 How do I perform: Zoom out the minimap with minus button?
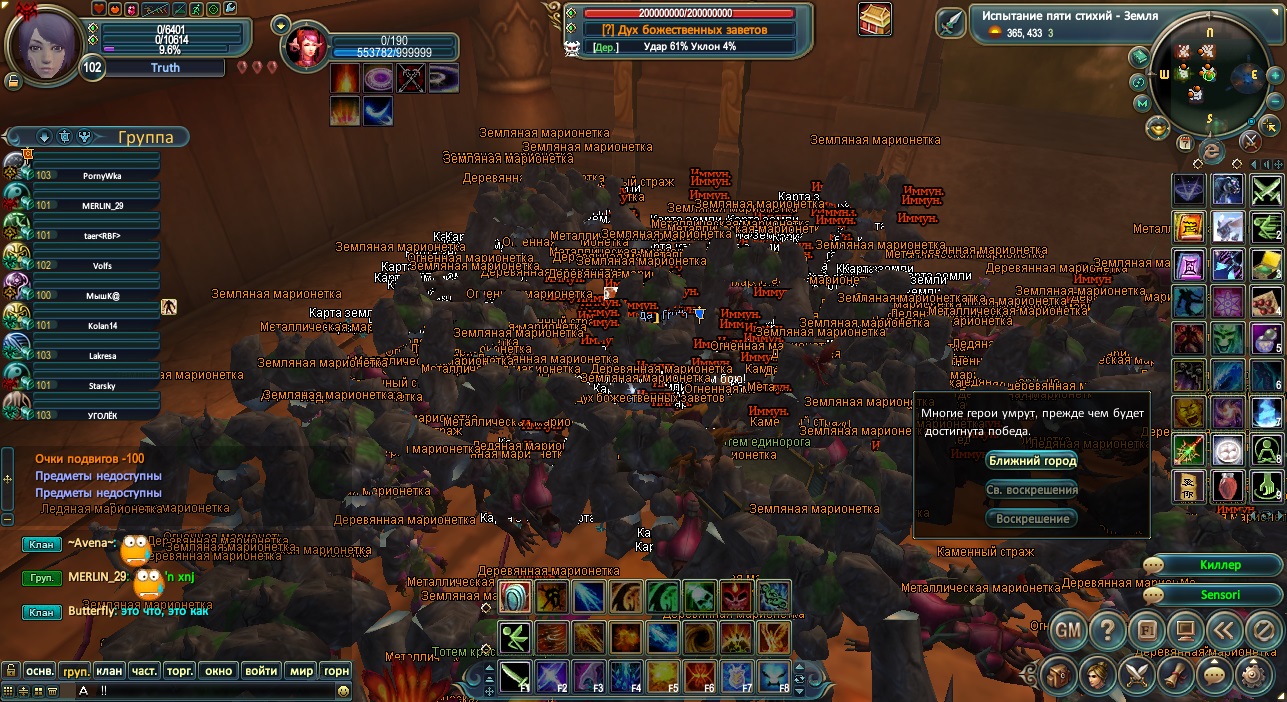pos(1274,102)
